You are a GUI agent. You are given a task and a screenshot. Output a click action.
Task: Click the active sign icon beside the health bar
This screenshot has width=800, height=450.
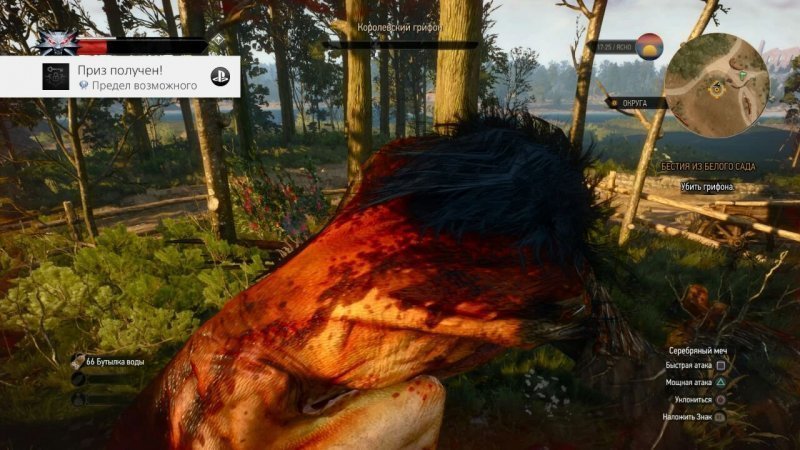pos(218,41)
